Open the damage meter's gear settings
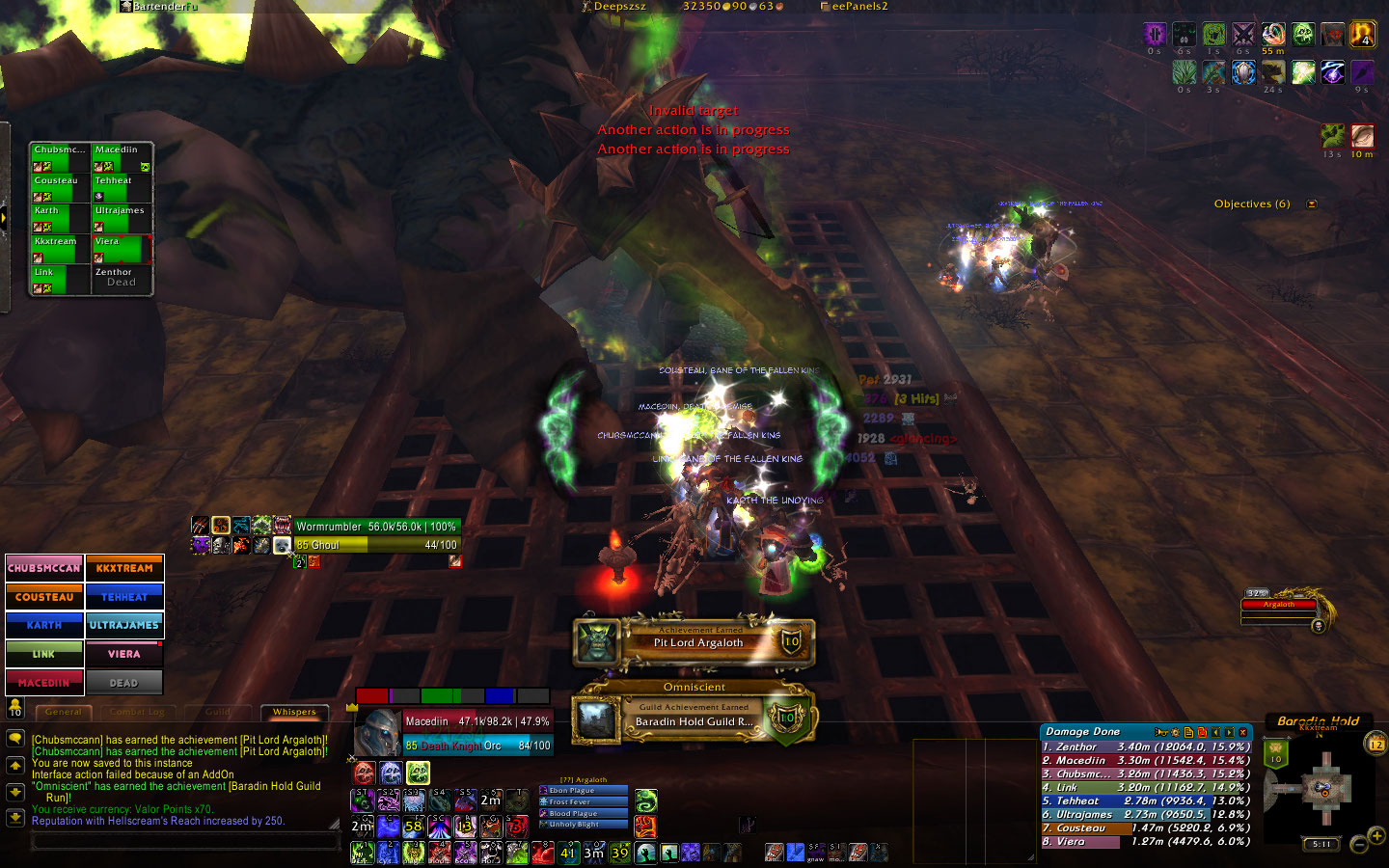This screenshot has height=868, width=1389. pyautogui.click(x=1175, y=732)
